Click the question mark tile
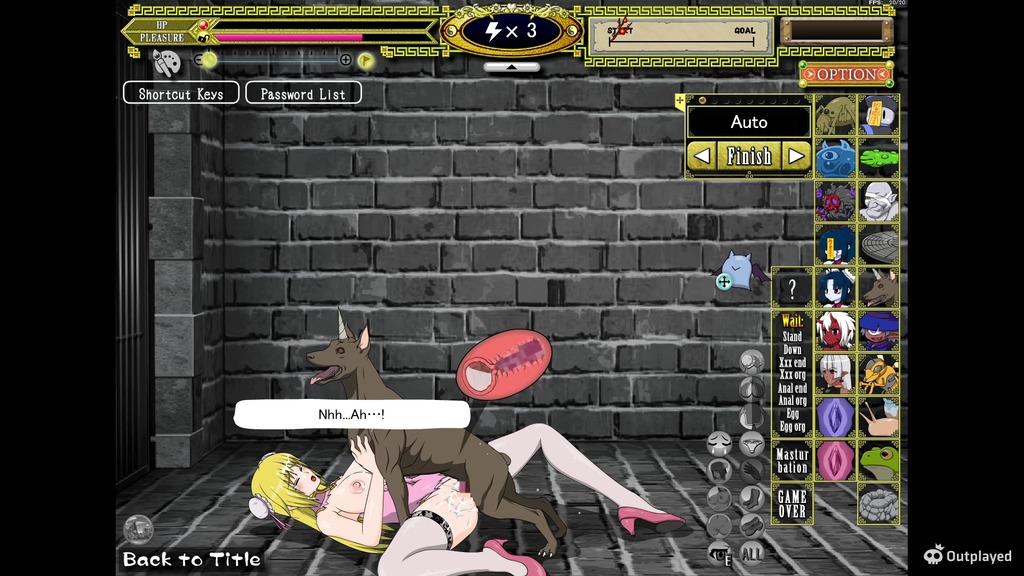The width and height of the screenshot is (1024, 576). pyautogui.click(x=792, y=290)
